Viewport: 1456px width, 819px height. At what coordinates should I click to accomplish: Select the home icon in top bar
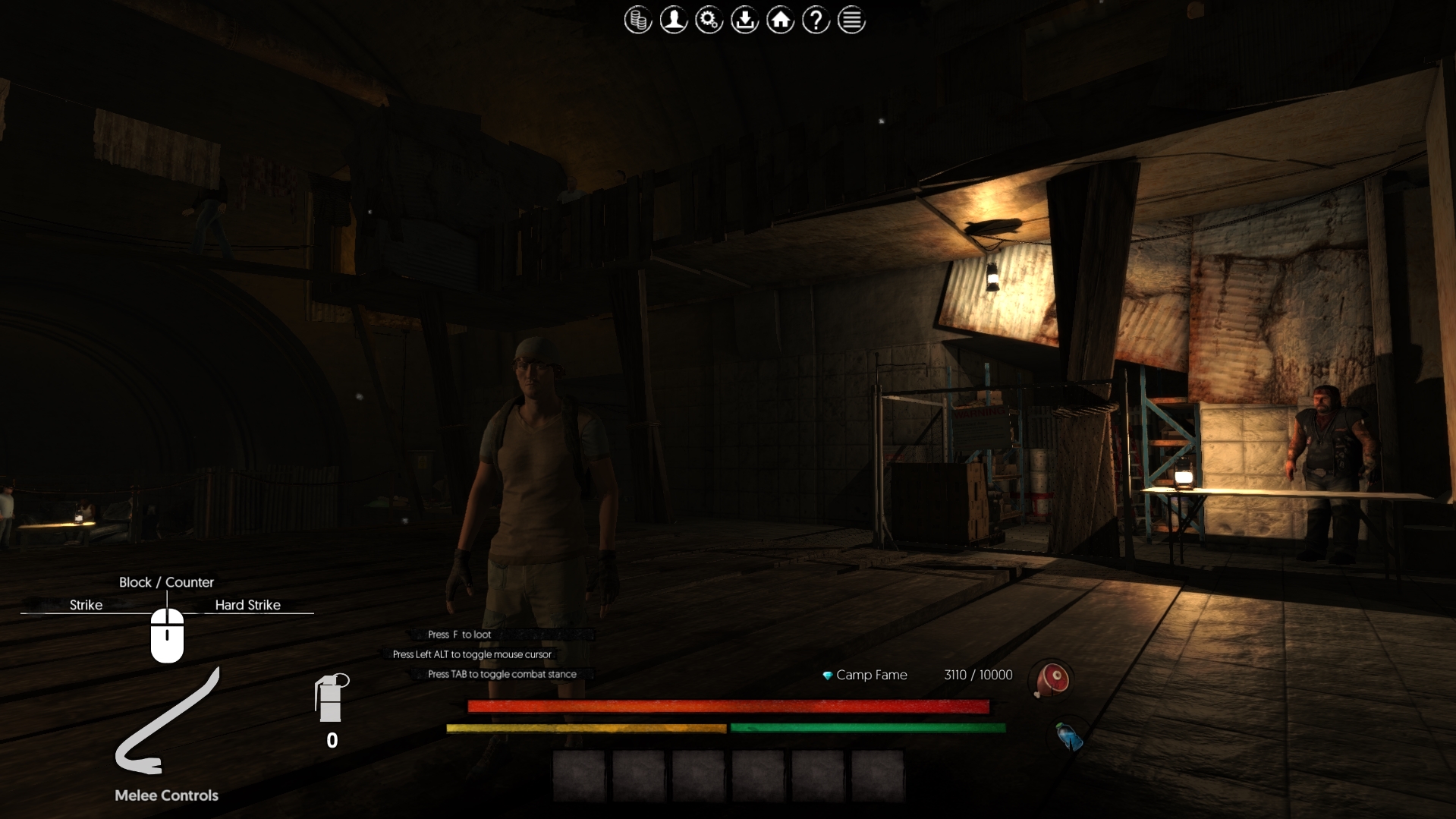(781, 20)
